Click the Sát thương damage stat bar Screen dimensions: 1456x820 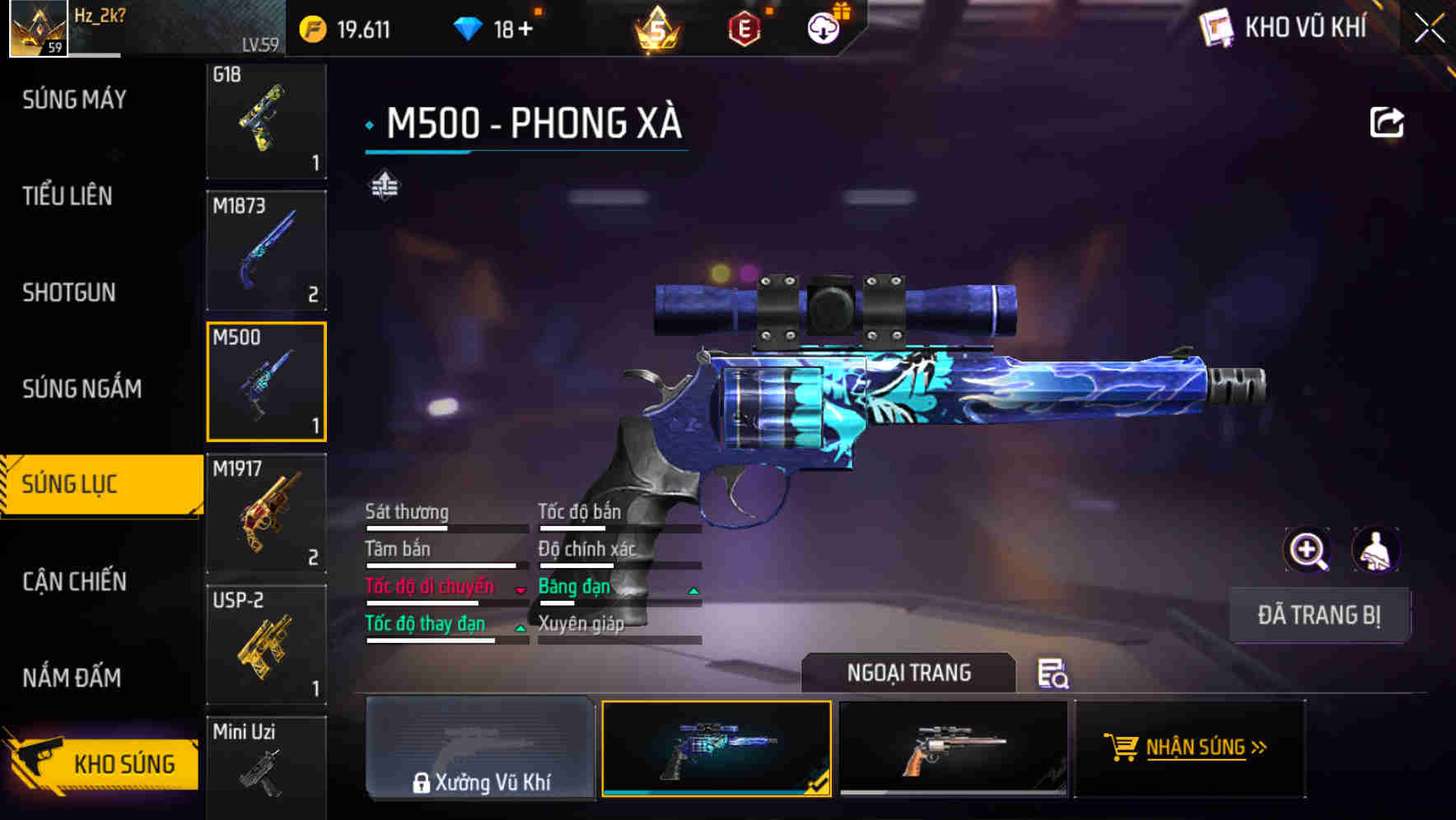445,527
